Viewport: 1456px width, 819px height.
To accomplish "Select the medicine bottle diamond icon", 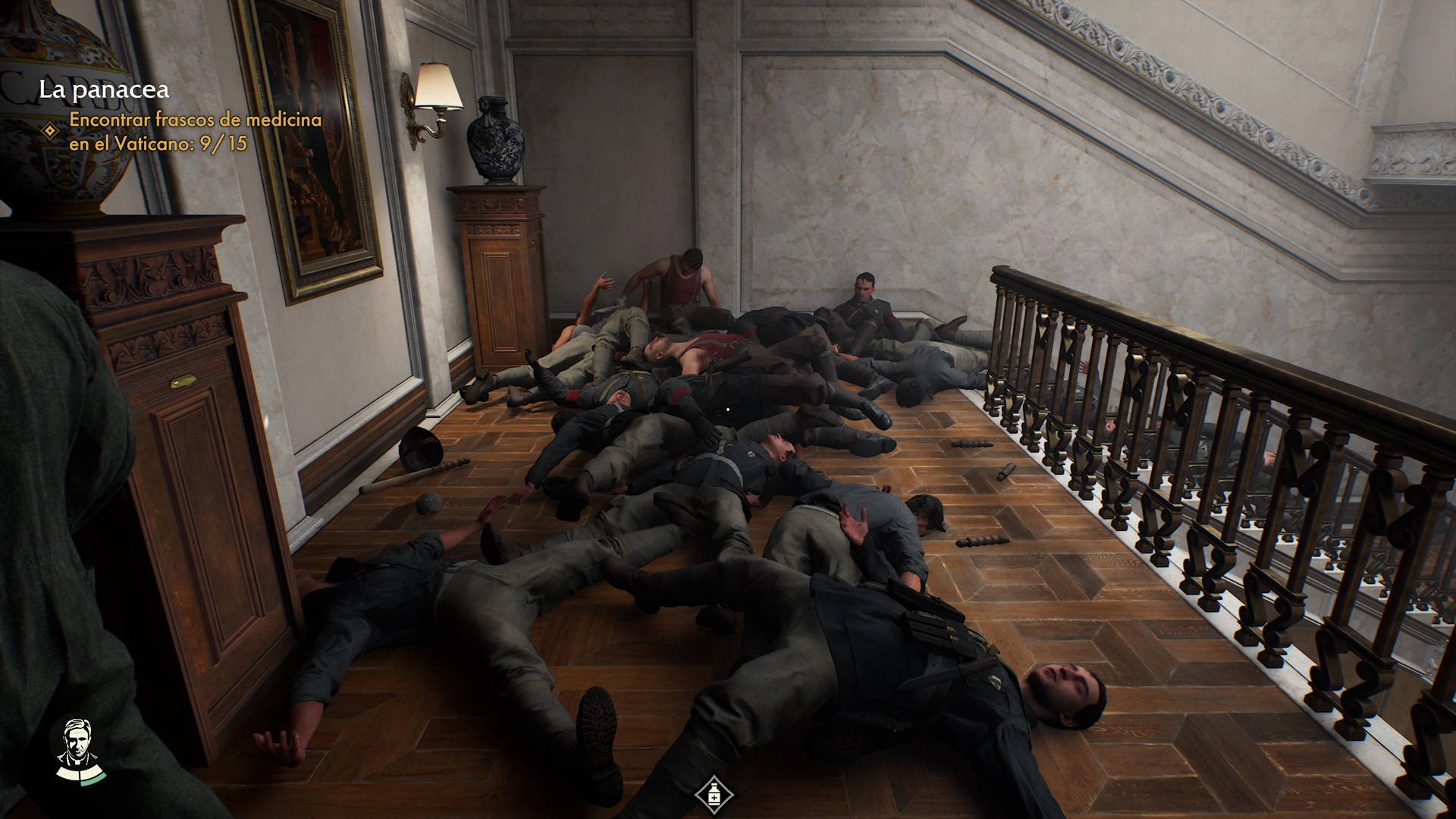I will [714, 795].
